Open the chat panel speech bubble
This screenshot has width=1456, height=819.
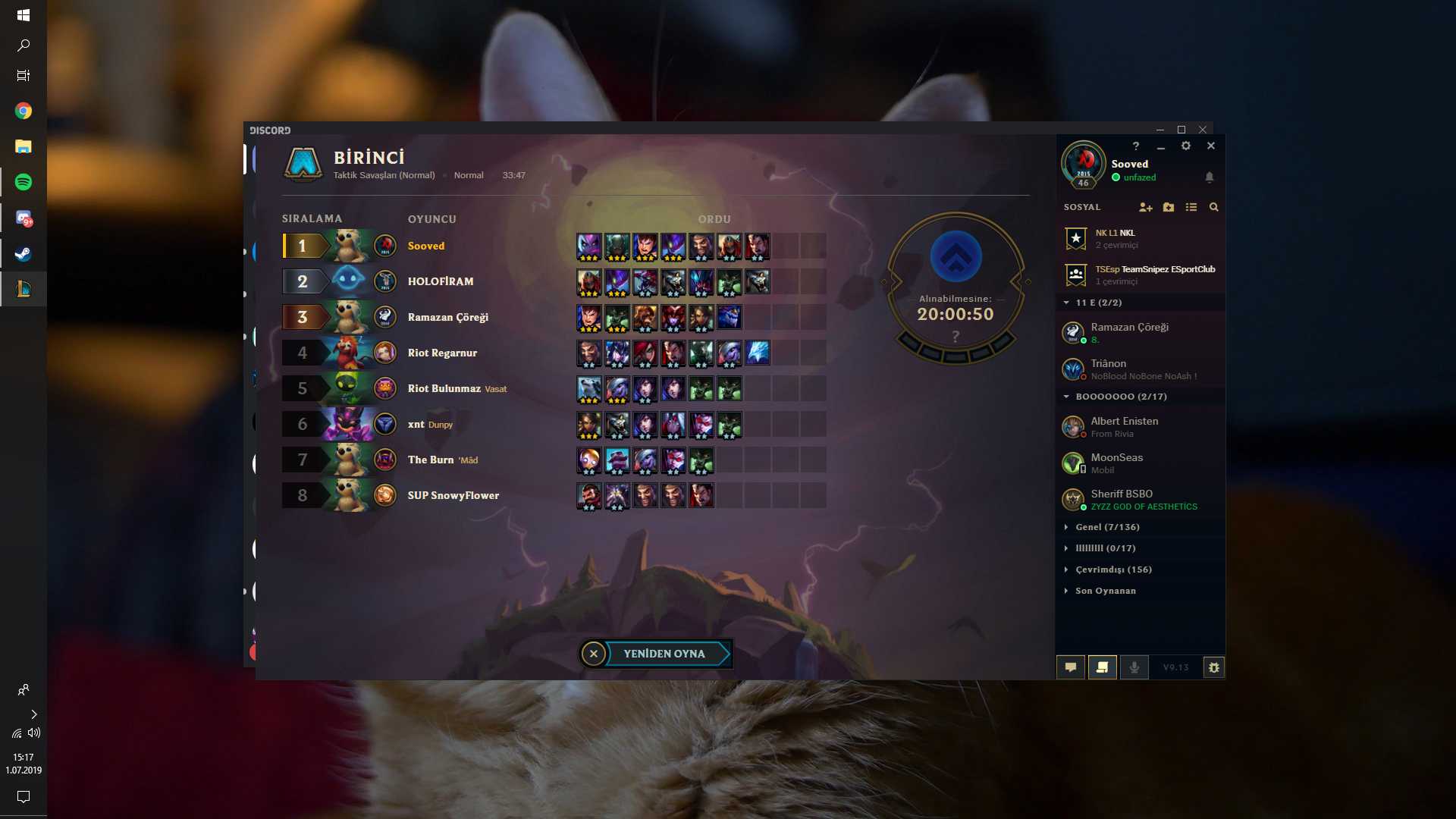(1071, 667)
